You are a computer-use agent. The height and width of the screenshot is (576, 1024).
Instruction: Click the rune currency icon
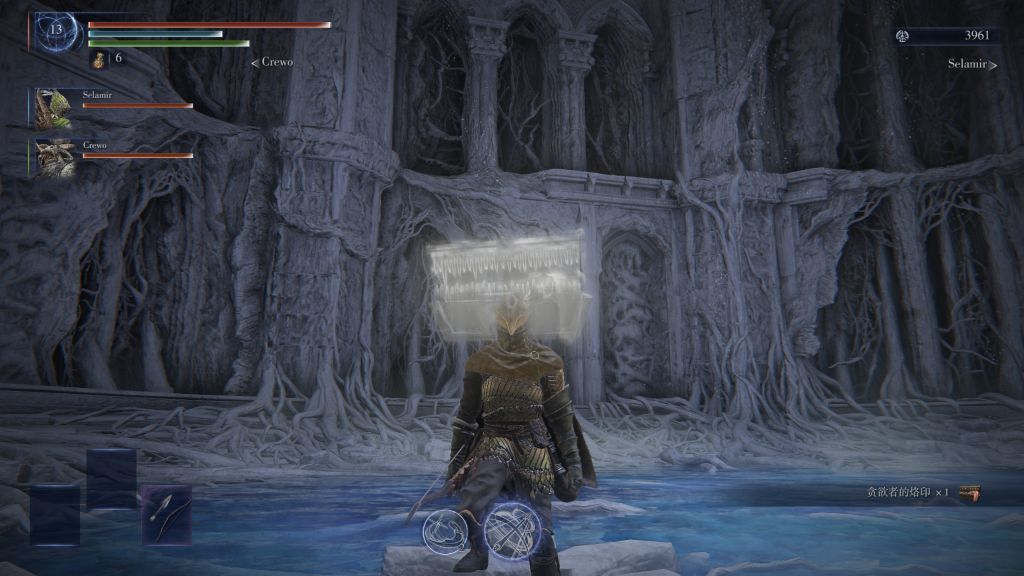click(x=903, y=36)
